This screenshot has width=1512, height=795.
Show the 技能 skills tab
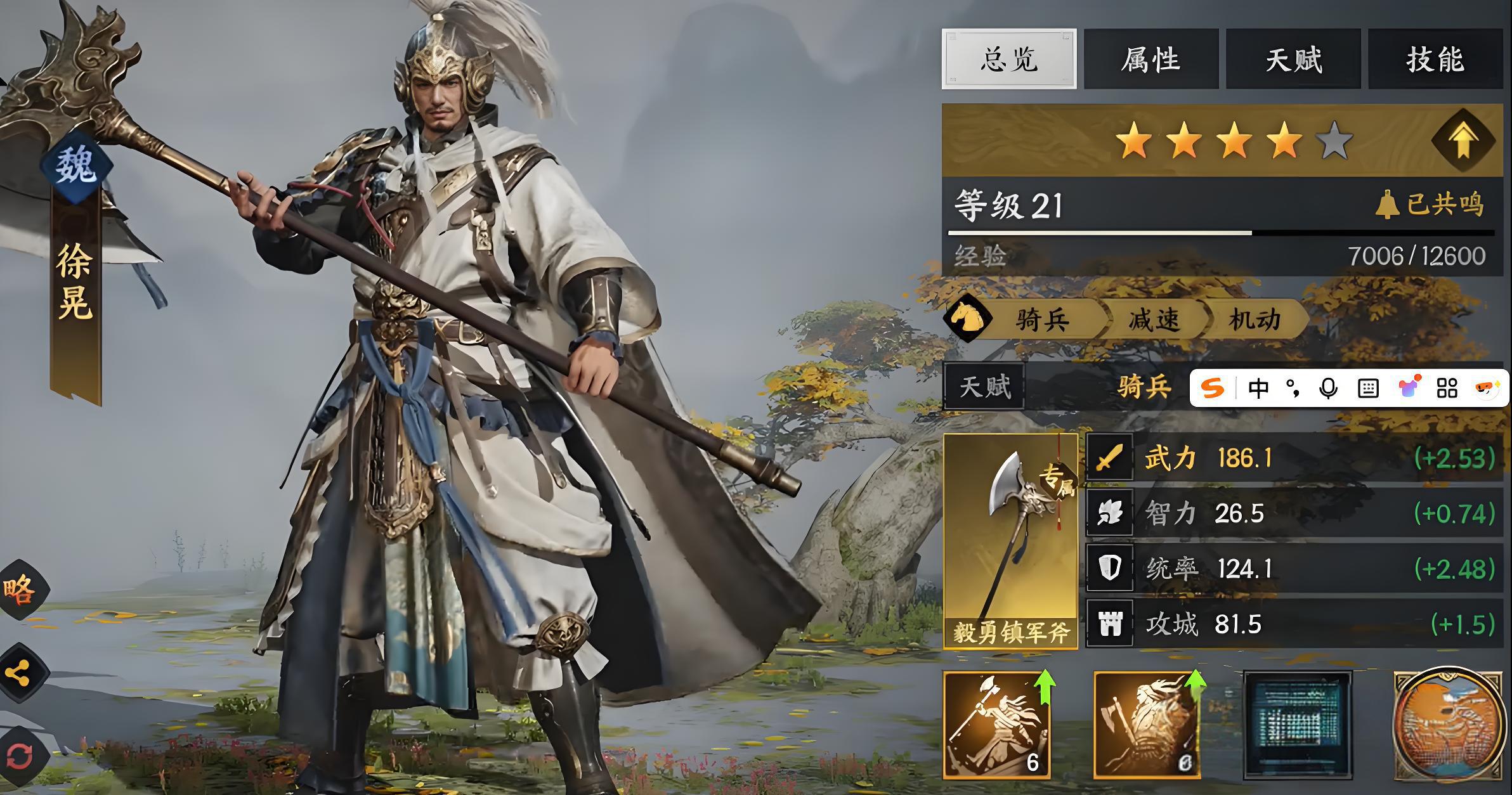[x=1435, y=59]
